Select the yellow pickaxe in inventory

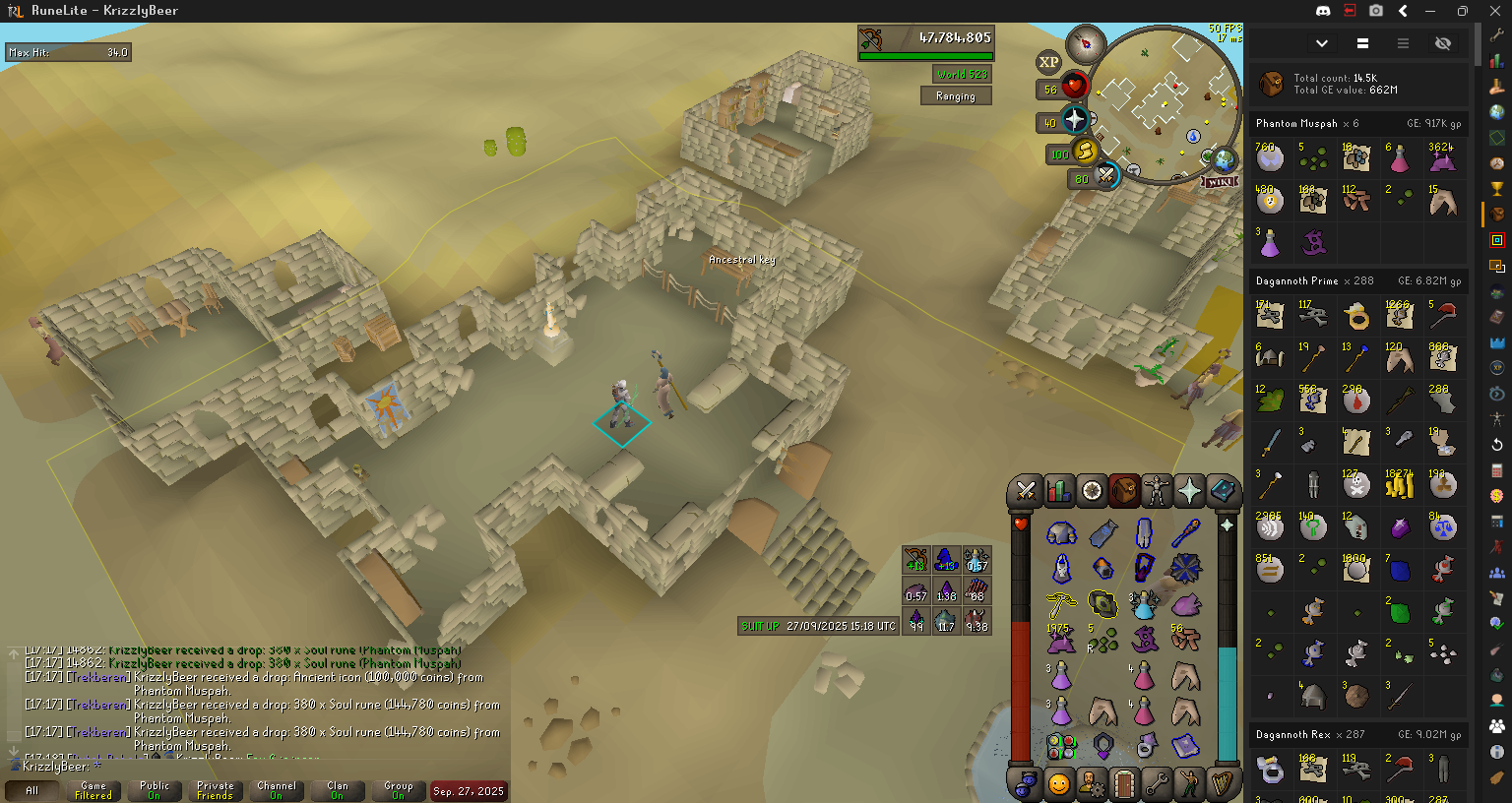[x=1061, y=603]
